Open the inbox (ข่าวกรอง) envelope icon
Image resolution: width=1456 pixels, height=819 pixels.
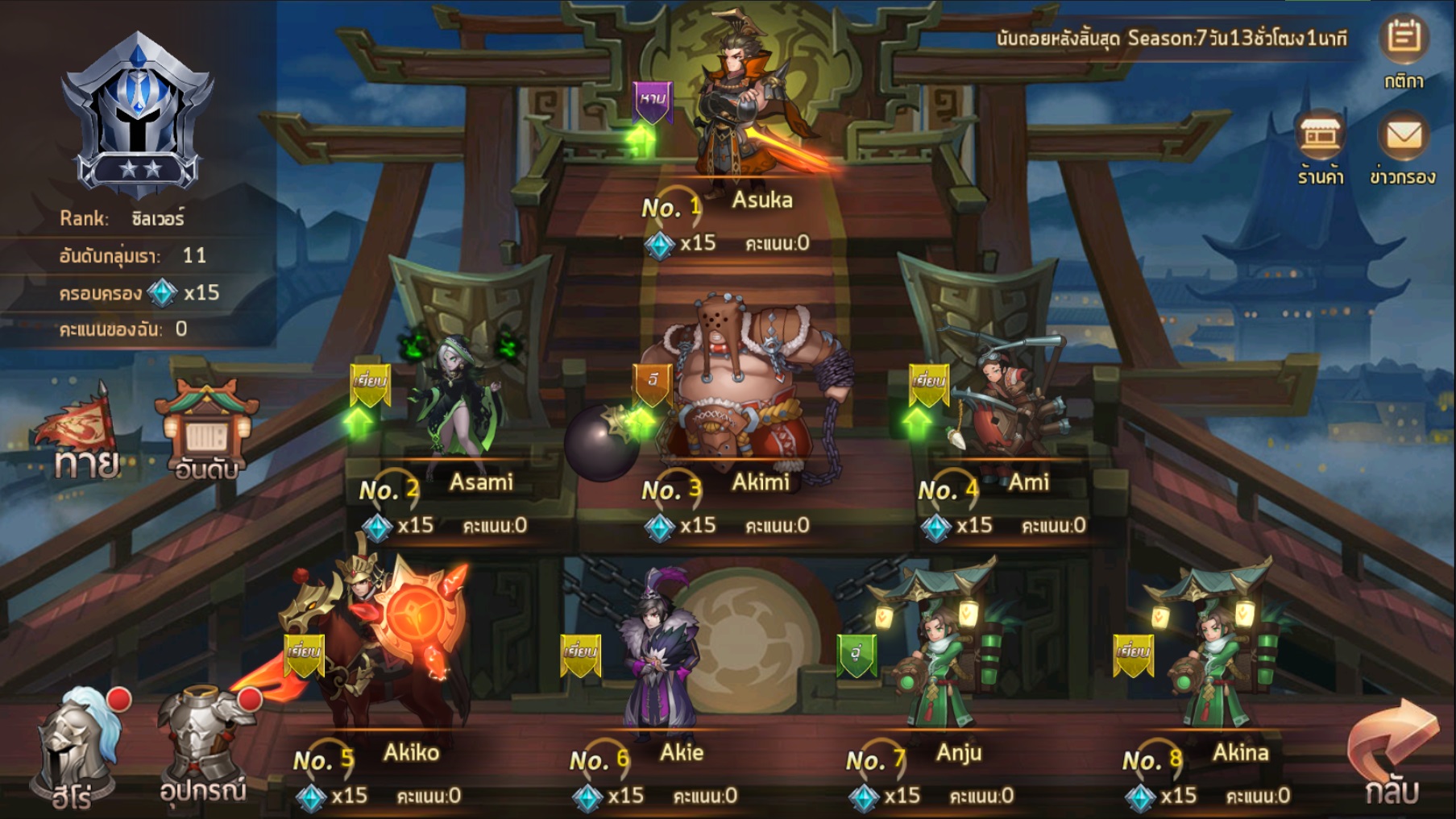click(x=1403, y=139)
